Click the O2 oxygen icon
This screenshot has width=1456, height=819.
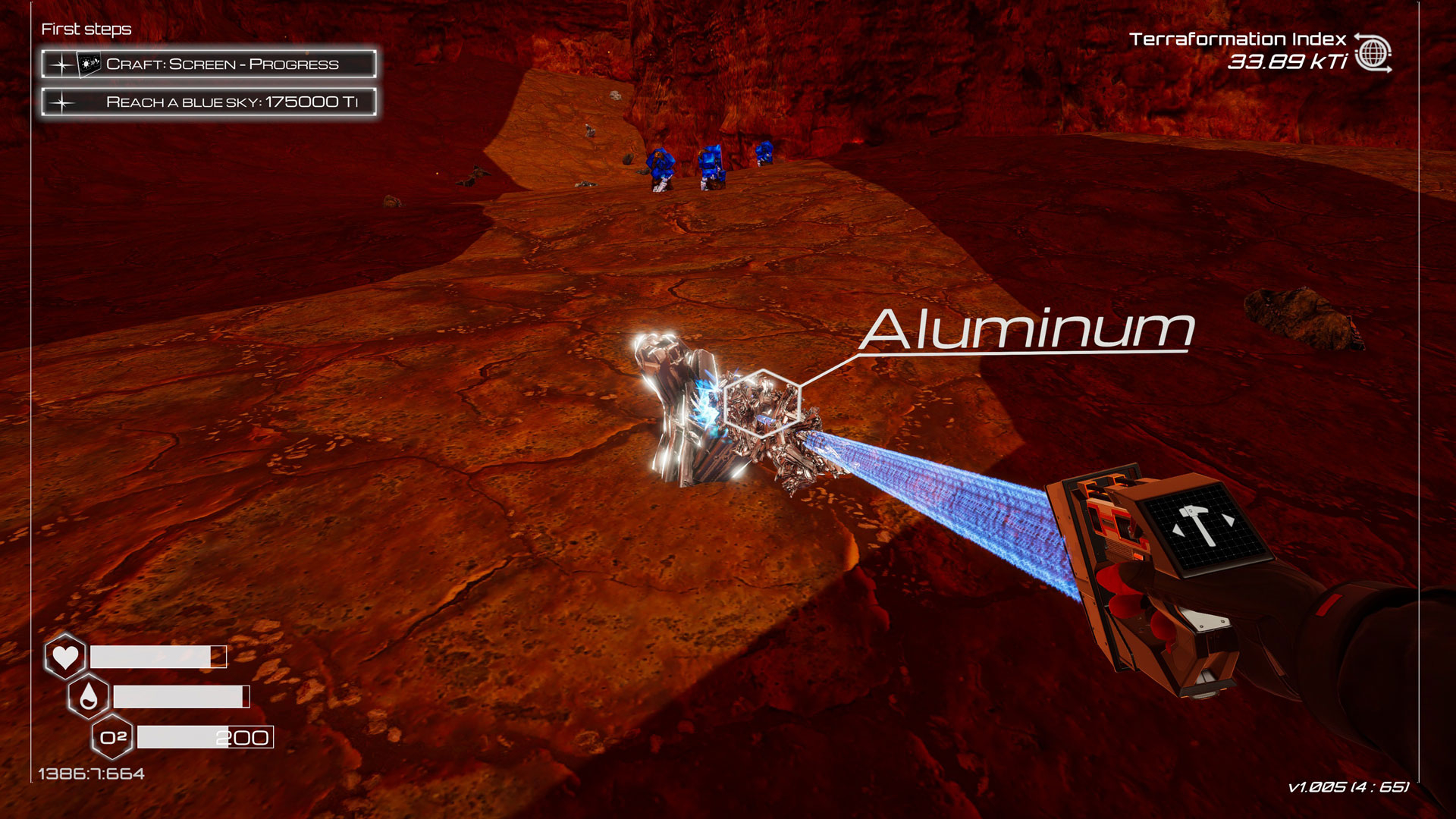[112, 737]
